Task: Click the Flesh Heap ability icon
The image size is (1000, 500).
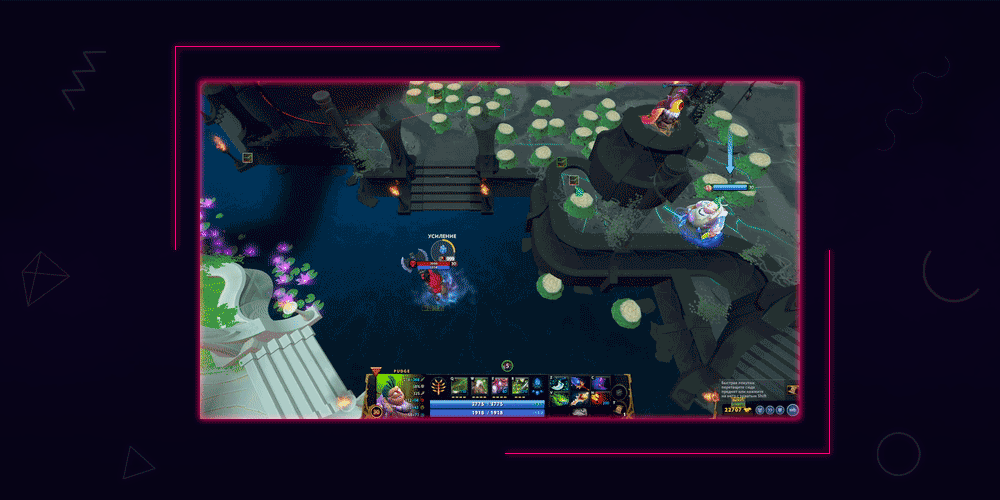Action: coord(499,386)
